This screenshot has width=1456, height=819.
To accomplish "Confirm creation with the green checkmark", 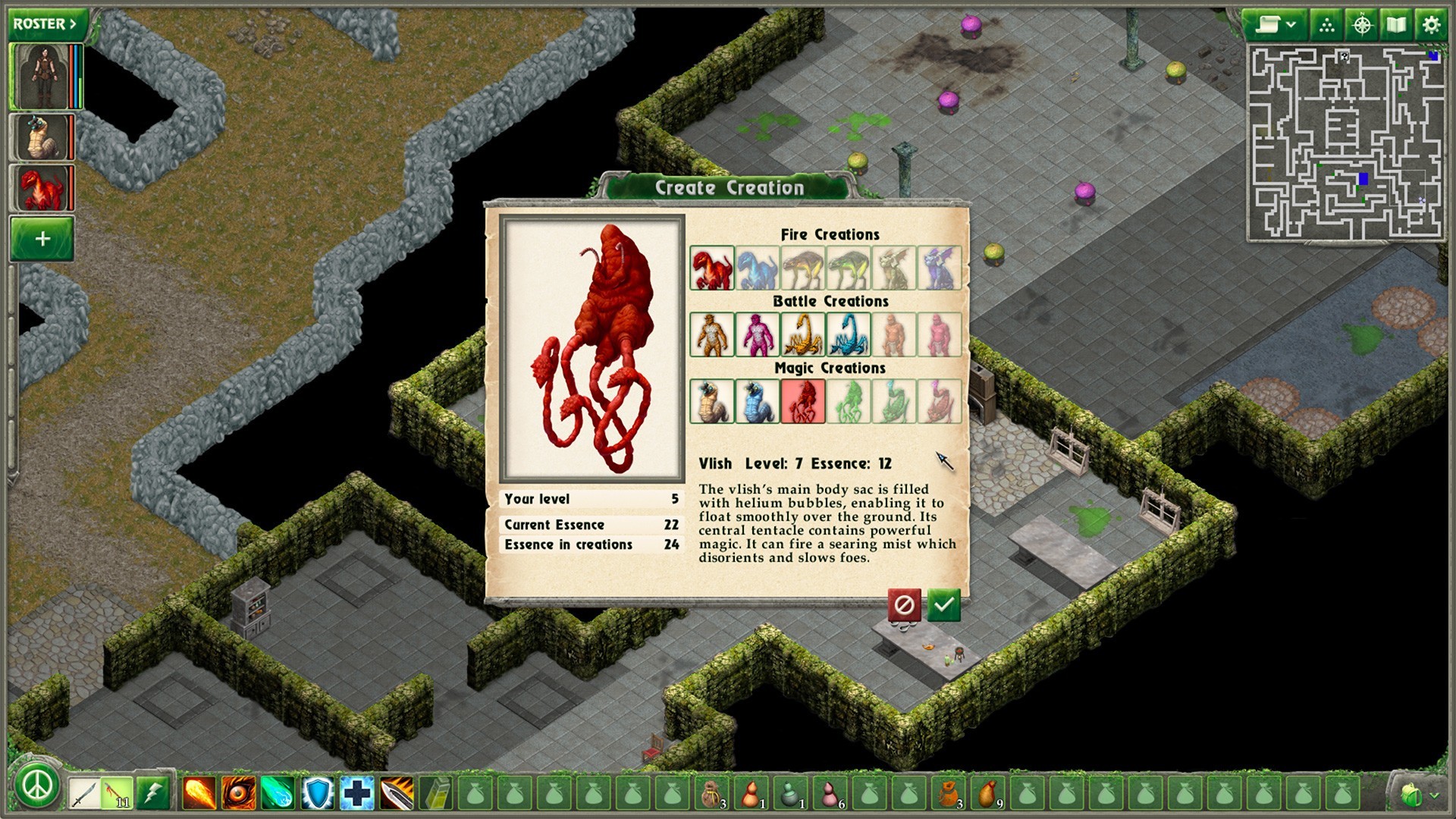I will click(943, 605).
